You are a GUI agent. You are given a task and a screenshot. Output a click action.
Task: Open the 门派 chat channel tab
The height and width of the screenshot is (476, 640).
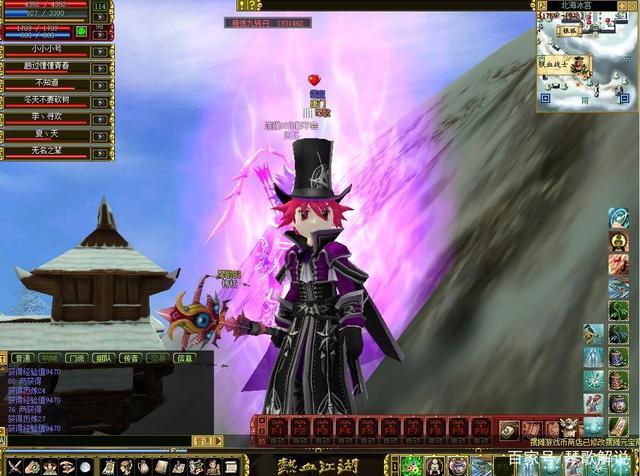click(x=75, y=357)
